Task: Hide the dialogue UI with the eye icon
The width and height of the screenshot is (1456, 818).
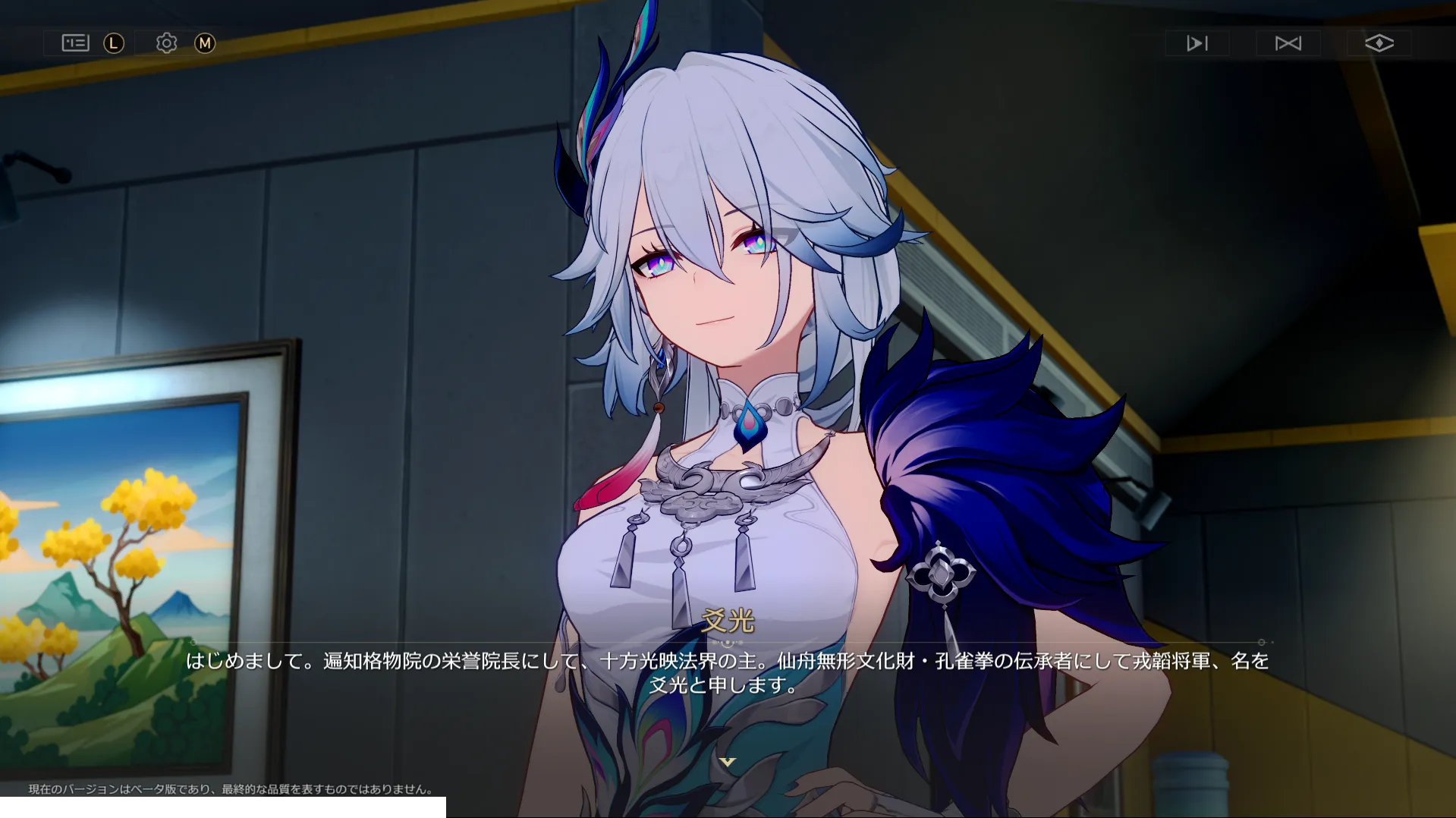Action: pos(1379,43)
